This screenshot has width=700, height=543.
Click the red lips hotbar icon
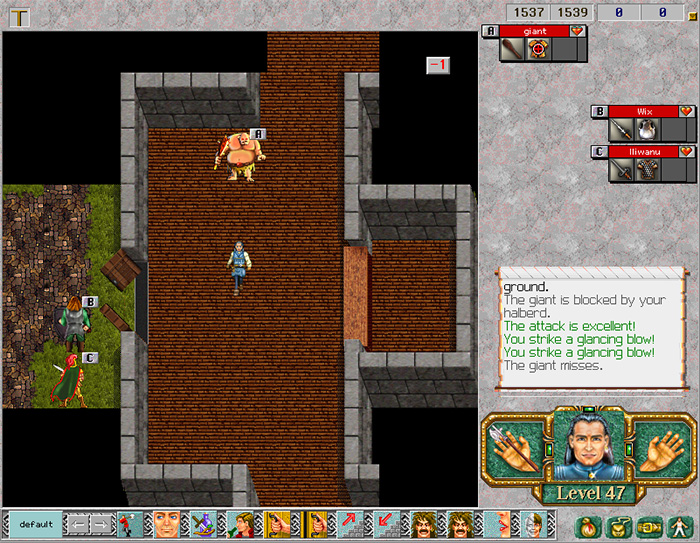coord(495,525)
